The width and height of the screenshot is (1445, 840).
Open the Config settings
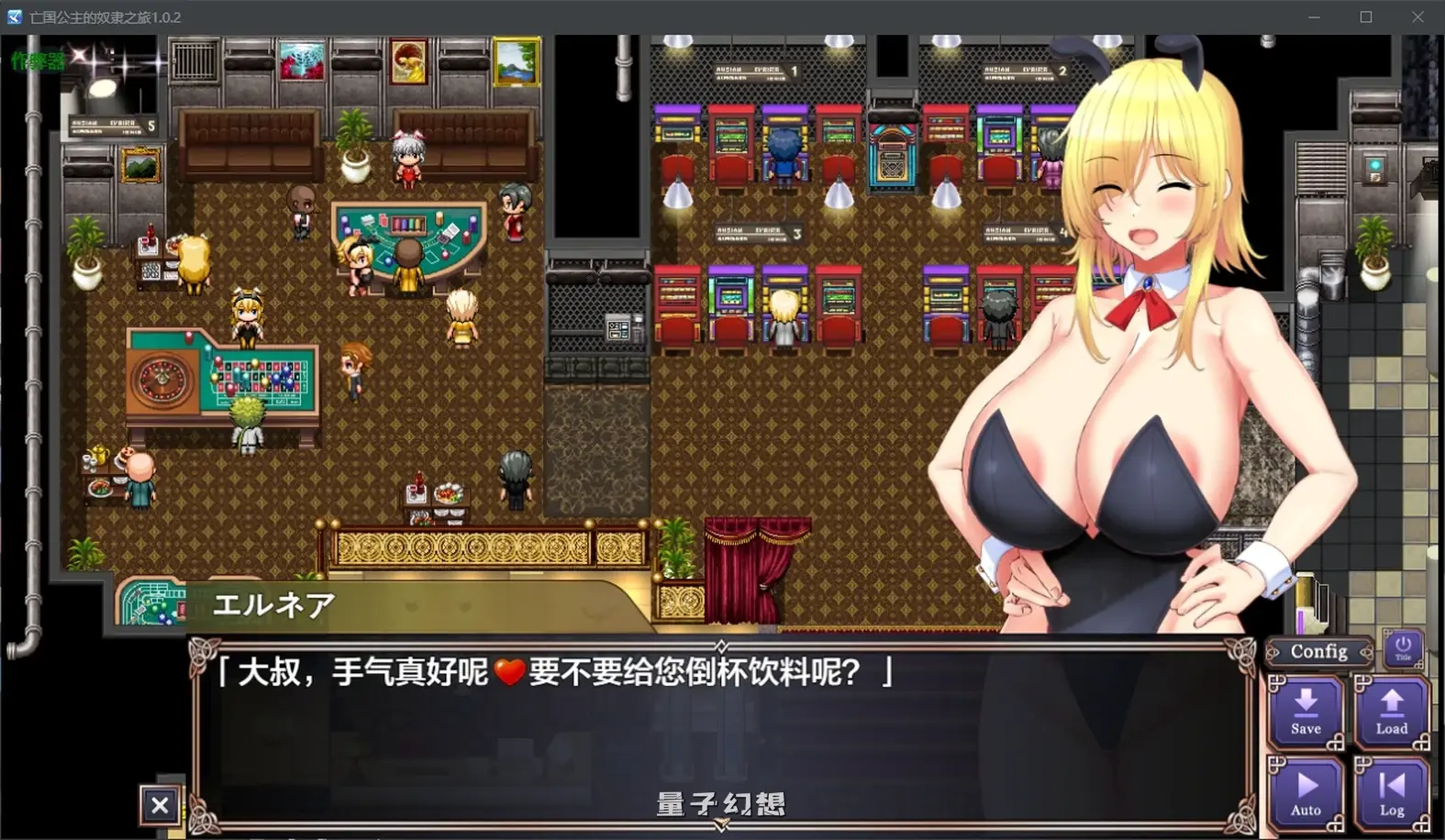click(1317, 651)
